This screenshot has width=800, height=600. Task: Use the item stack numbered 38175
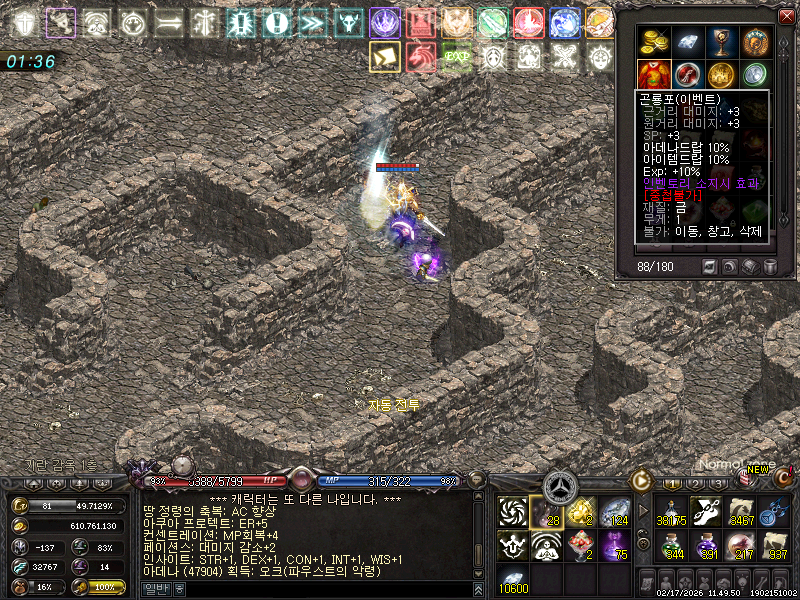click(671, 512)
